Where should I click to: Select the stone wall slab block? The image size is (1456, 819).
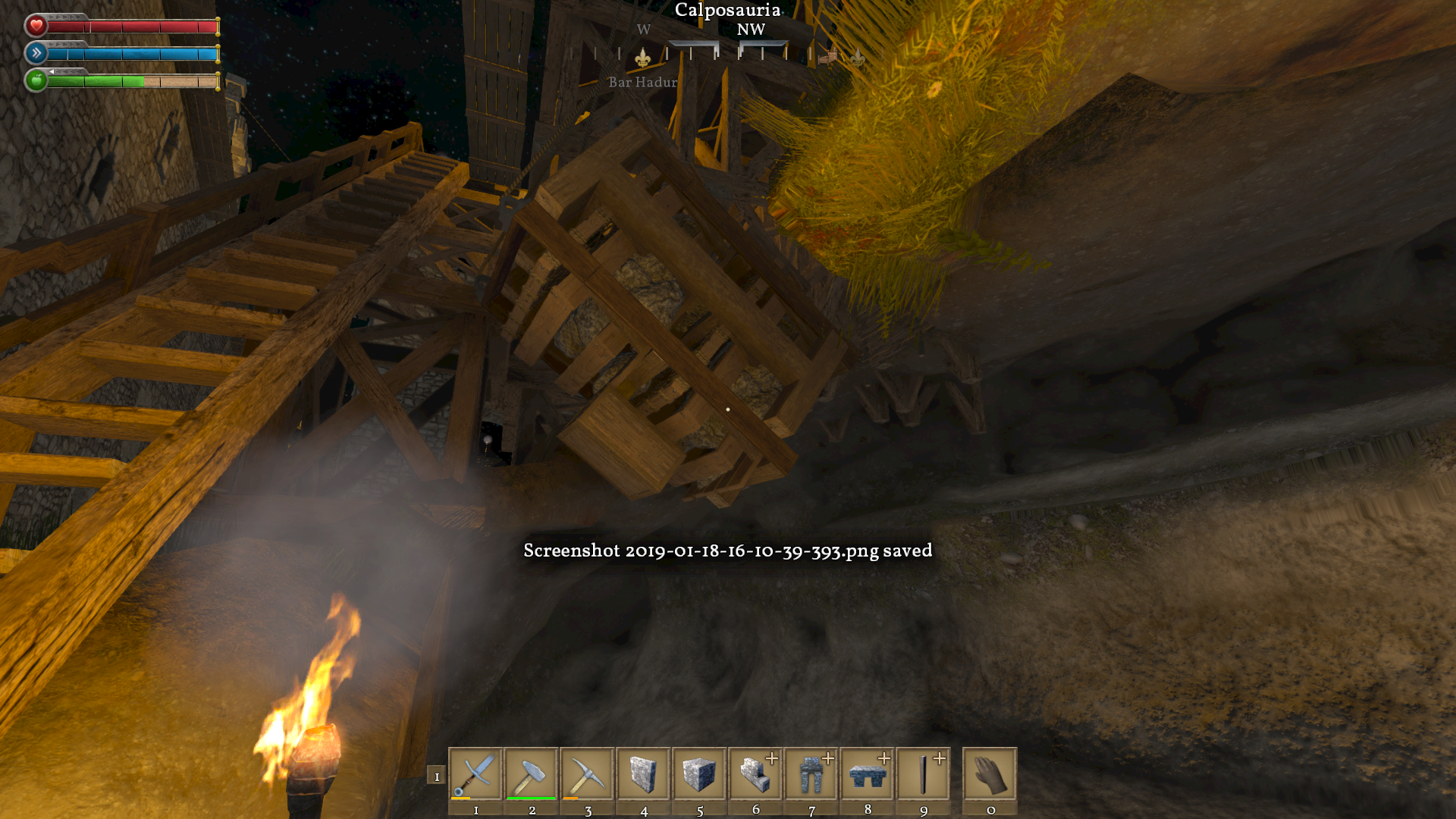pyautogui.click(x=644, y=774)
